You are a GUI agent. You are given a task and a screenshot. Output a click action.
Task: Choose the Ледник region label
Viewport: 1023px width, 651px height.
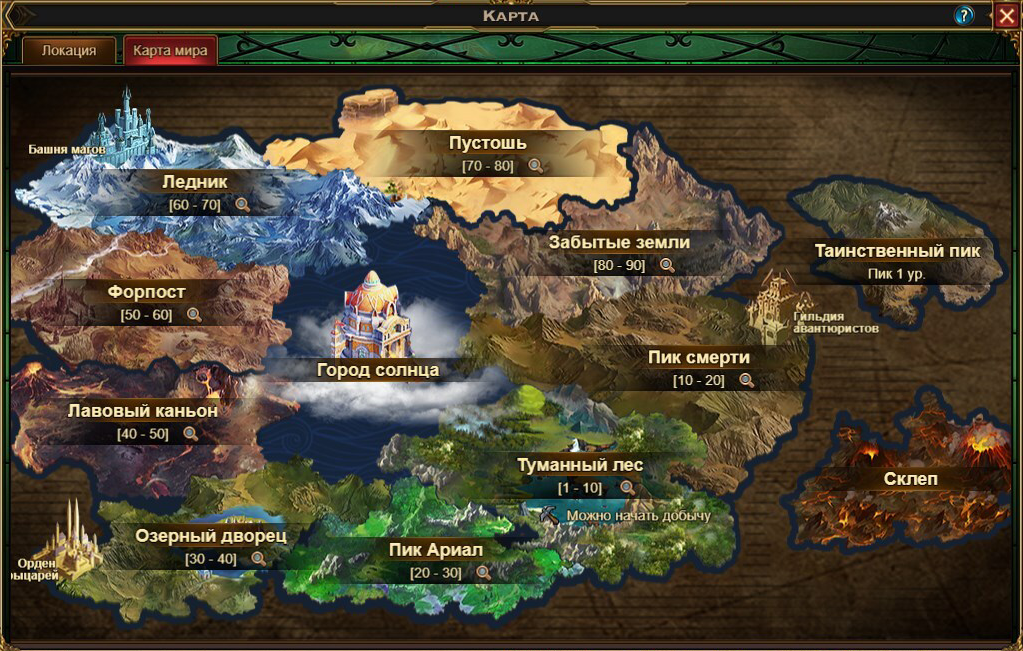(195, 182)
